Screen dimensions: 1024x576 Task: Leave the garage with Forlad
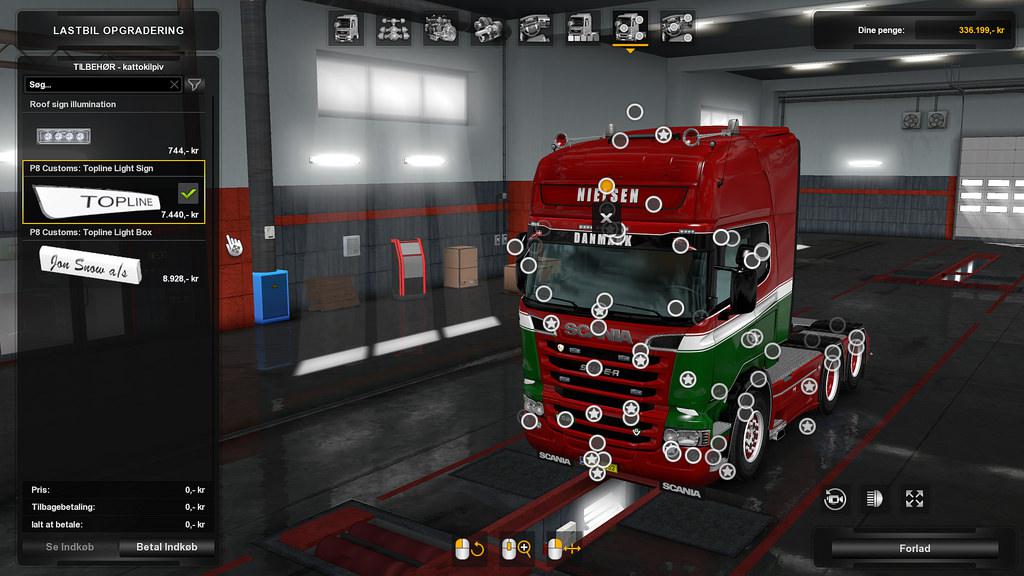[914, 548]
